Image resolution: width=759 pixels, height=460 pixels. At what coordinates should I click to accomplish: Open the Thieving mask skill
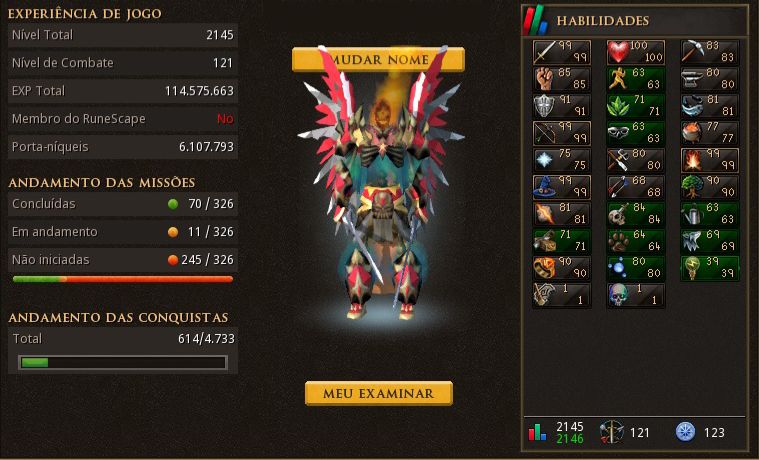point(635,134)
